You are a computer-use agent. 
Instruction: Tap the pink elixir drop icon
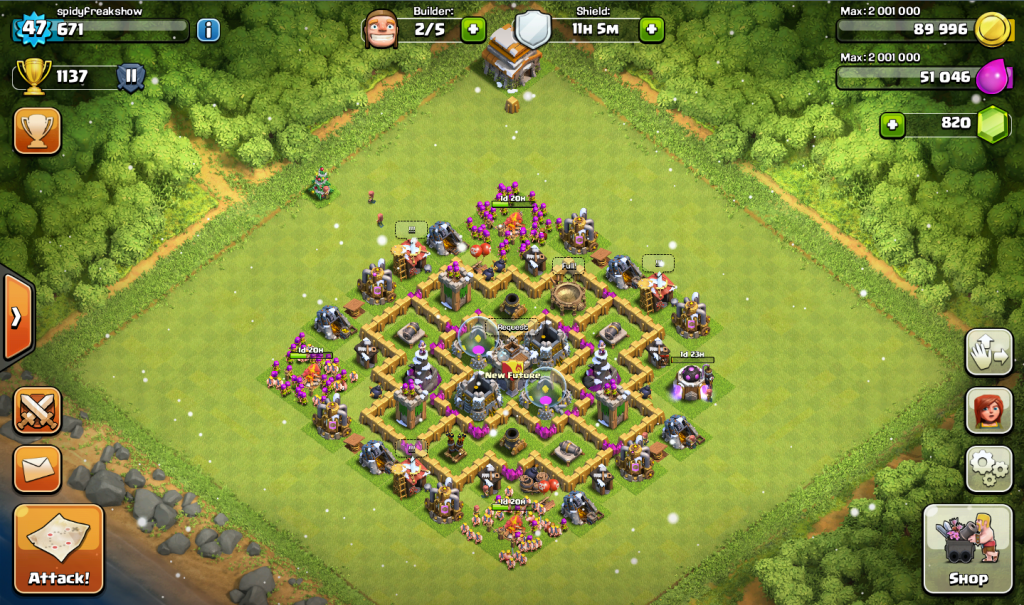point(993,76)
